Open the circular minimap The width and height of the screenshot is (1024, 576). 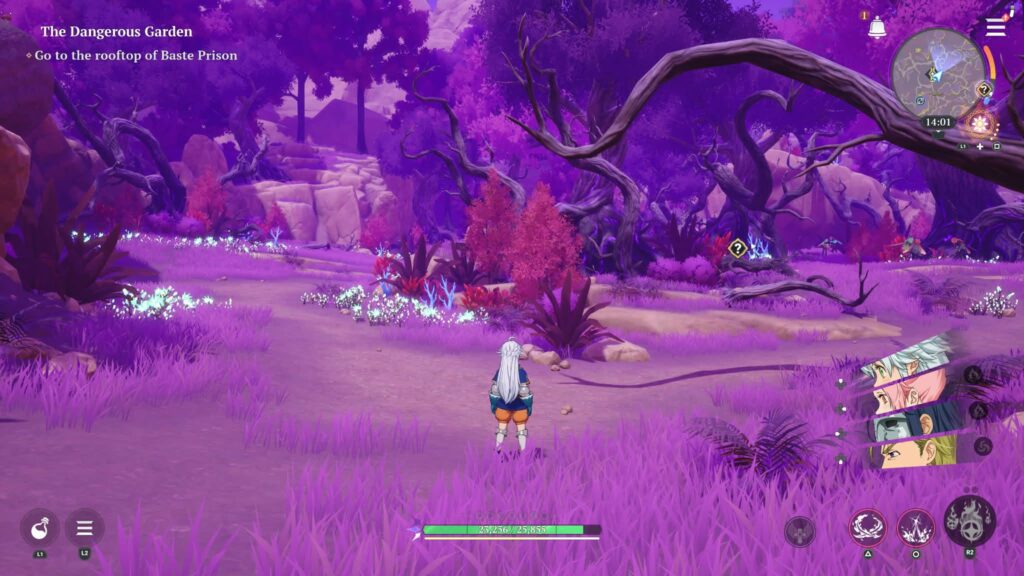(937, 73)
